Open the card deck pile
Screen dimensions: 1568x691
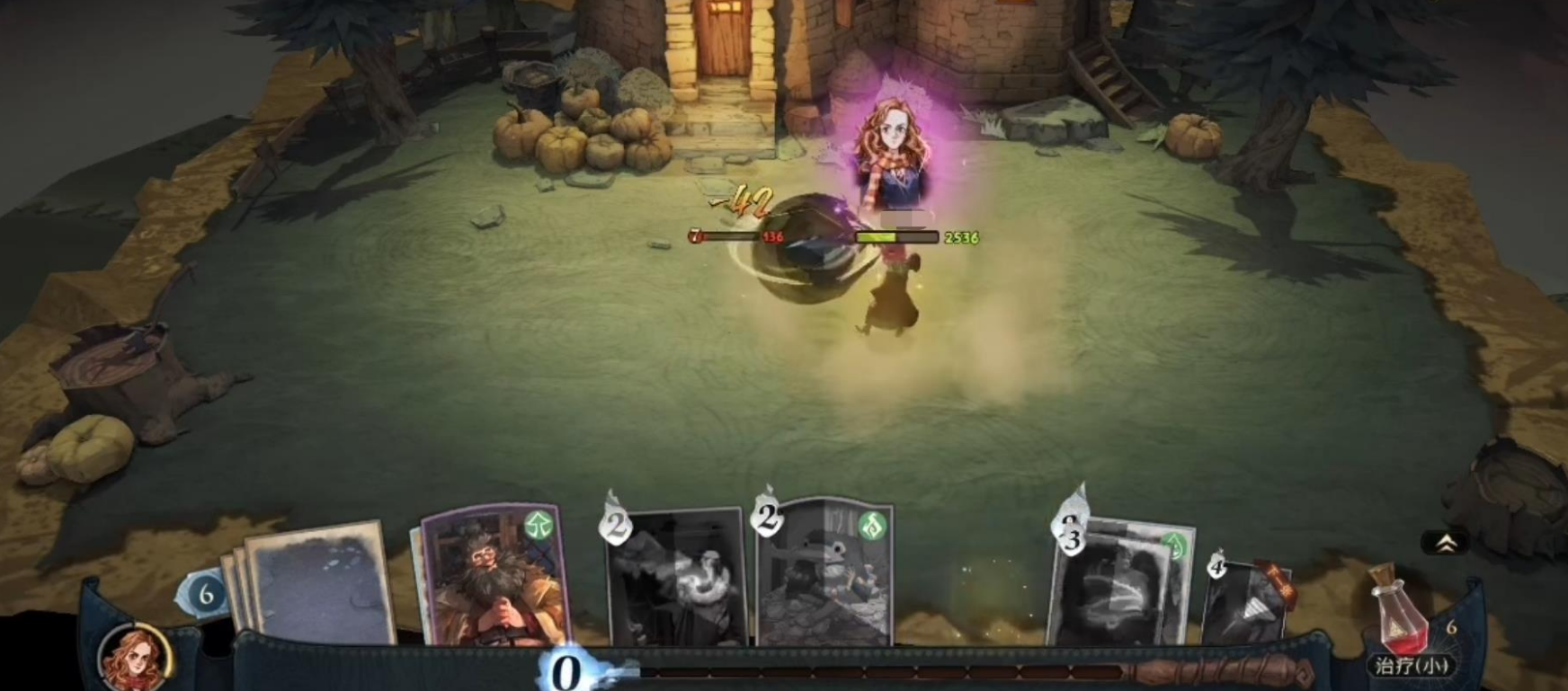click(x=315, y=582)
